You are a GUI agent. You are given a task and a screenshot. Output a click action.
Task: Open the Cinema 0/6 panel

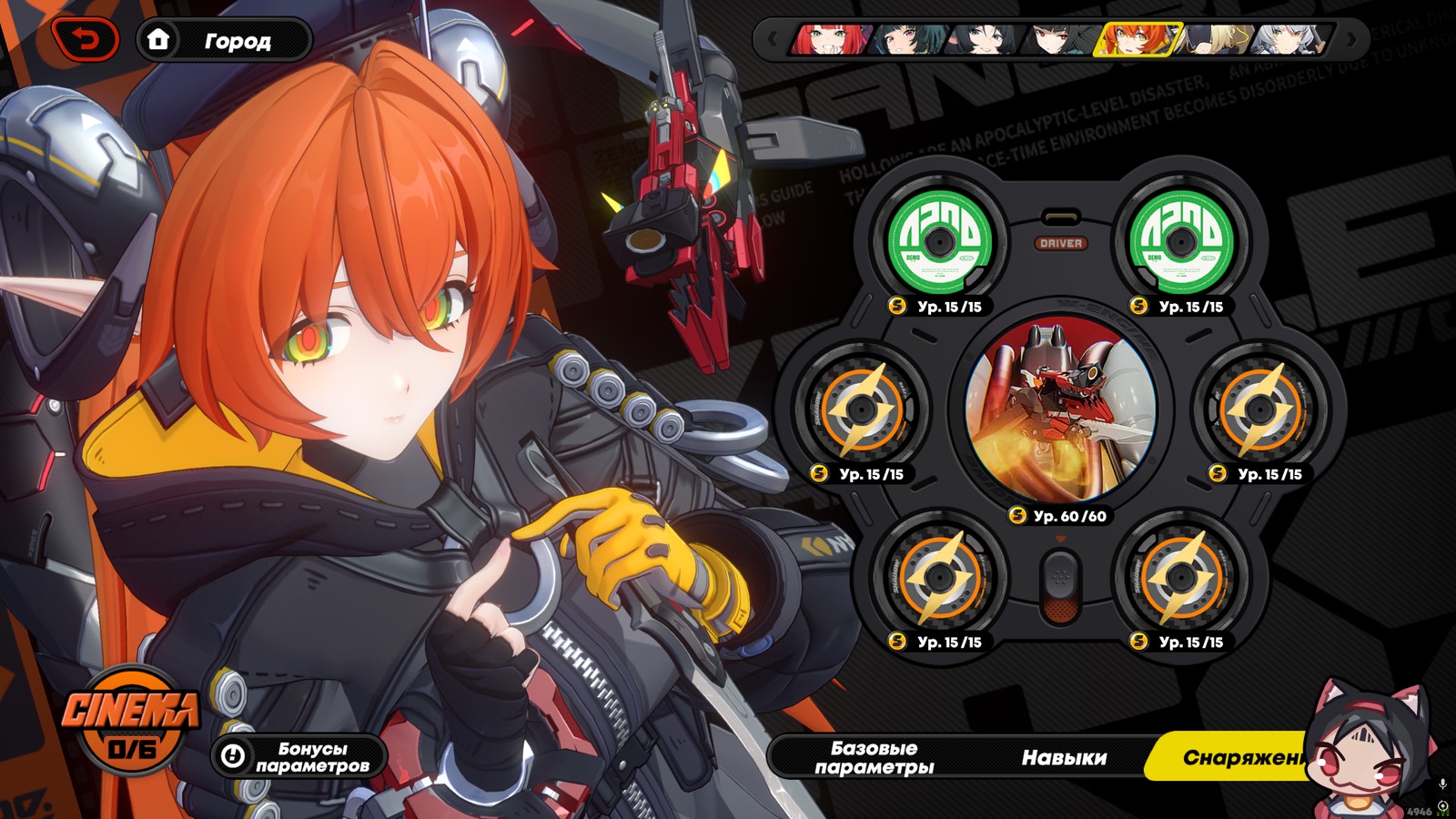(x=130, y=719)
